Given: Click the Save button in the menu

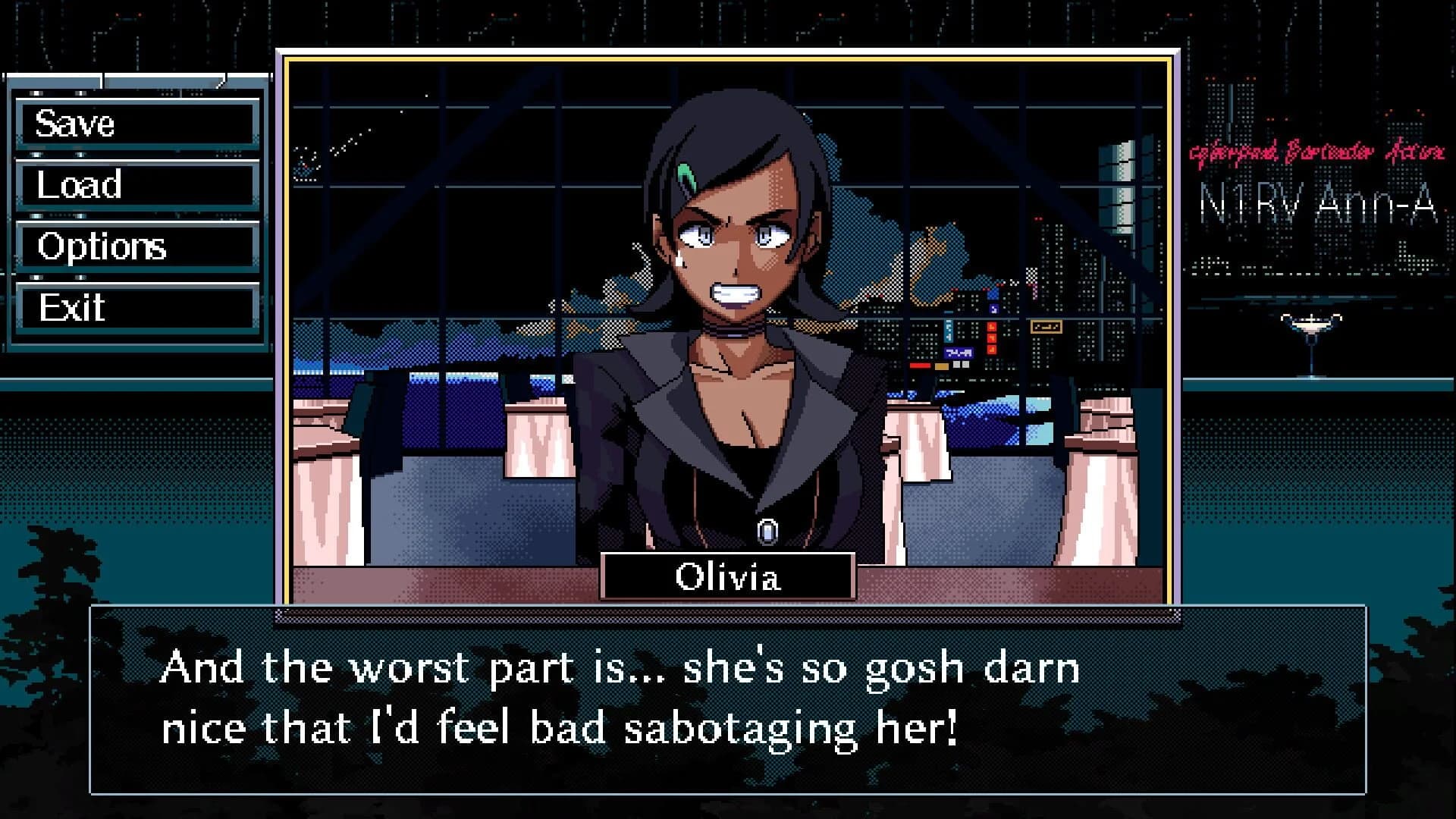Looking at the screenshot, I should tap(136, 124).
